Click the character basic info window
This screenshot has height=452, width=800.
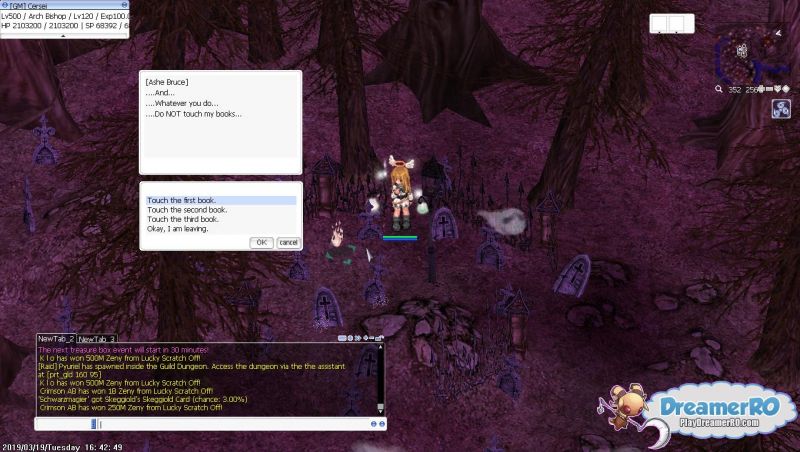click(x=64, y=18)
